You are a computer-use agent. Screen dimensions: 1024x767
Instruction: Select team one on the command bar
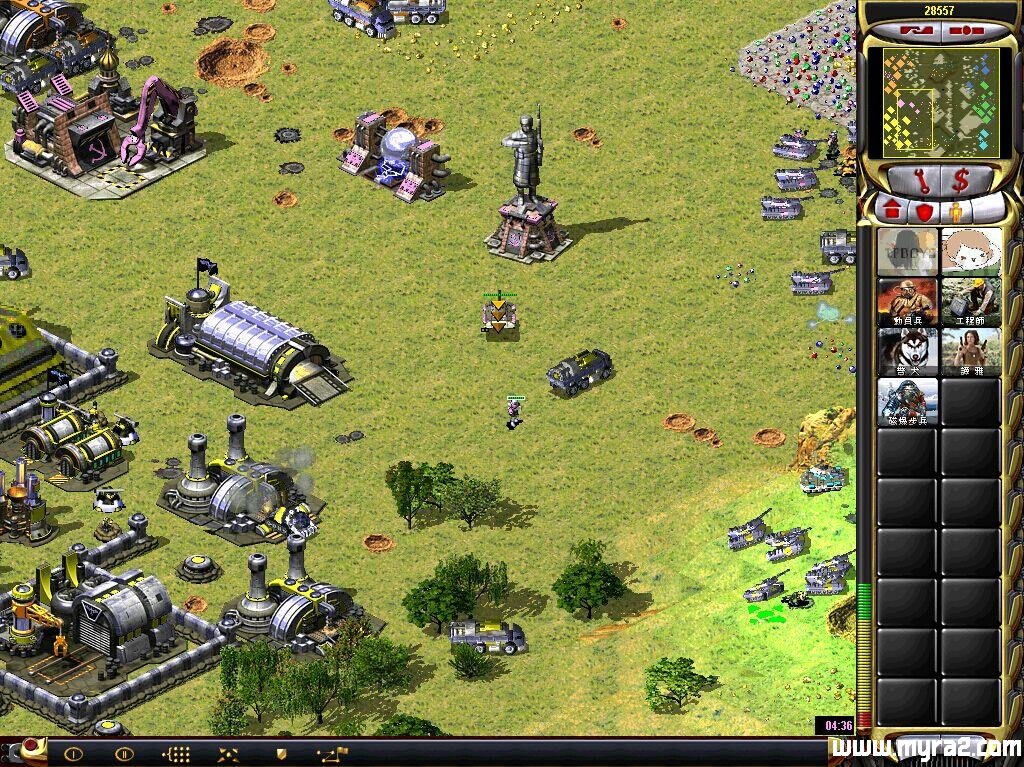coord(73,753)
